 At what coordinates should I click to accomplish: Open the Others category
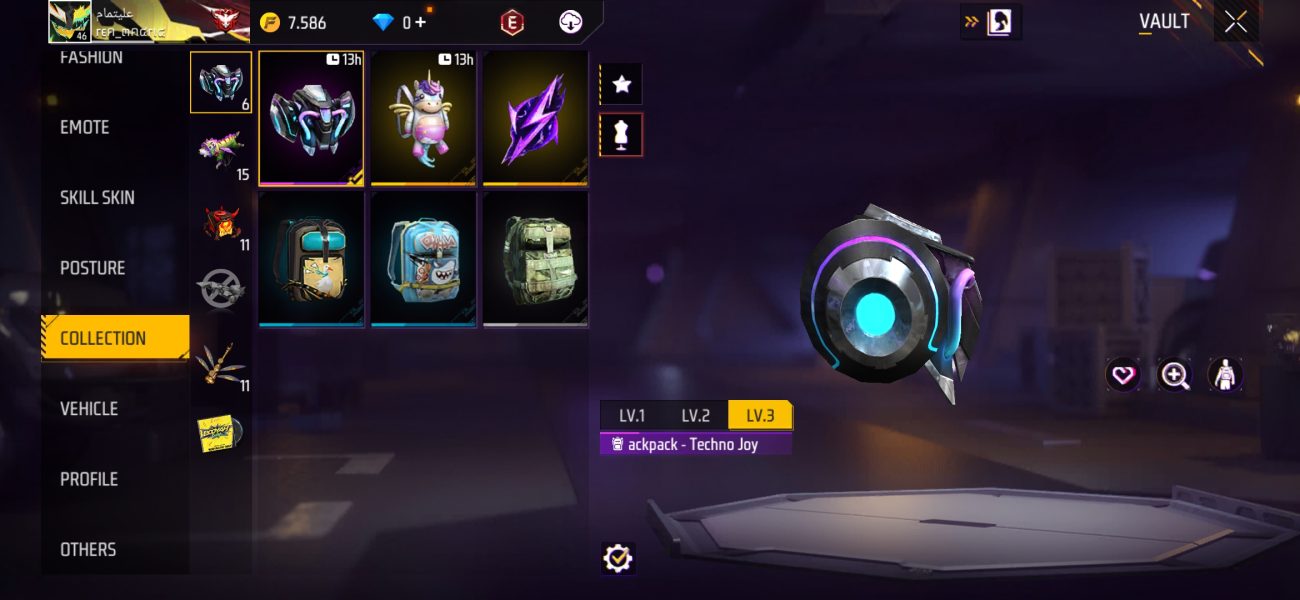88,549
